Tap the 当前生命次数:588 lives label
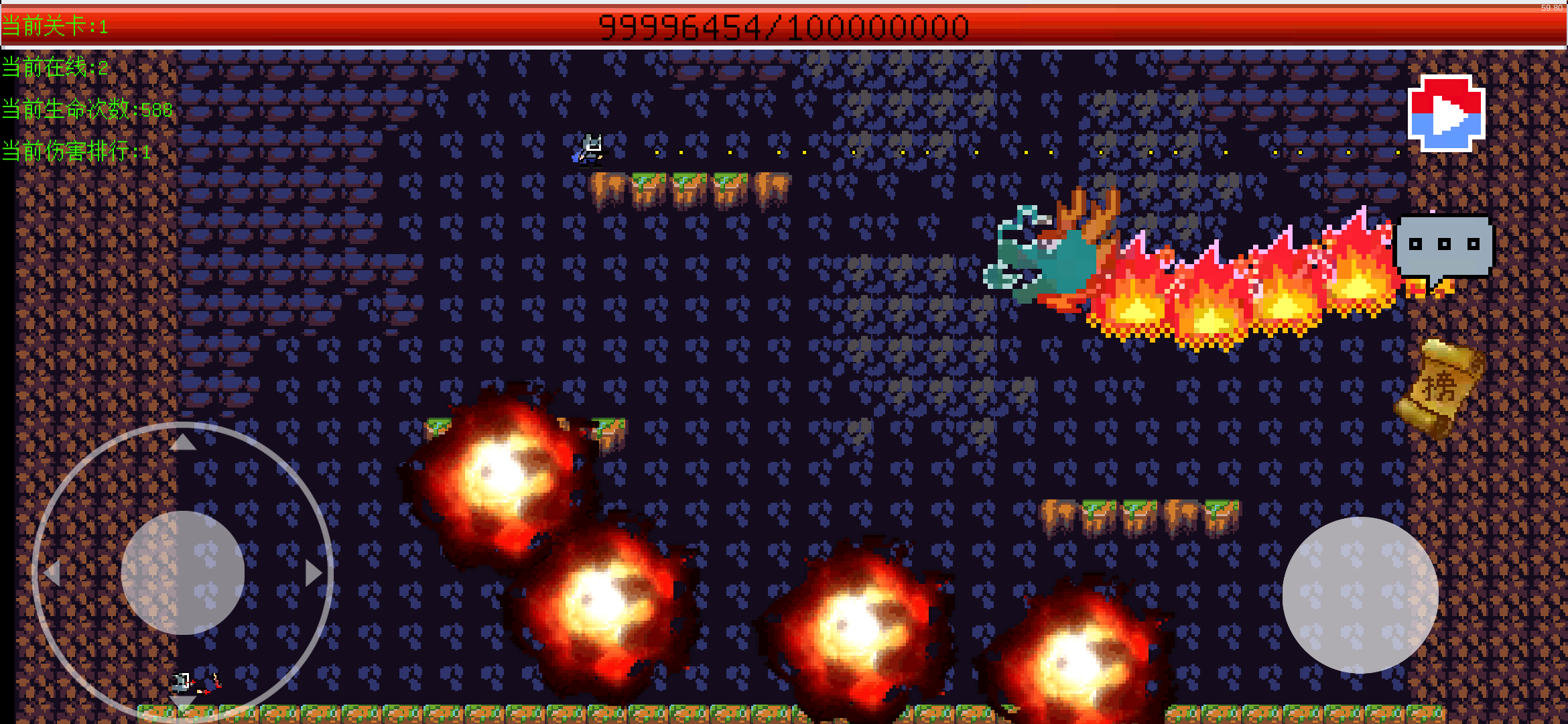The width and height of the screenshot is (1568, 724). [86, 110]
